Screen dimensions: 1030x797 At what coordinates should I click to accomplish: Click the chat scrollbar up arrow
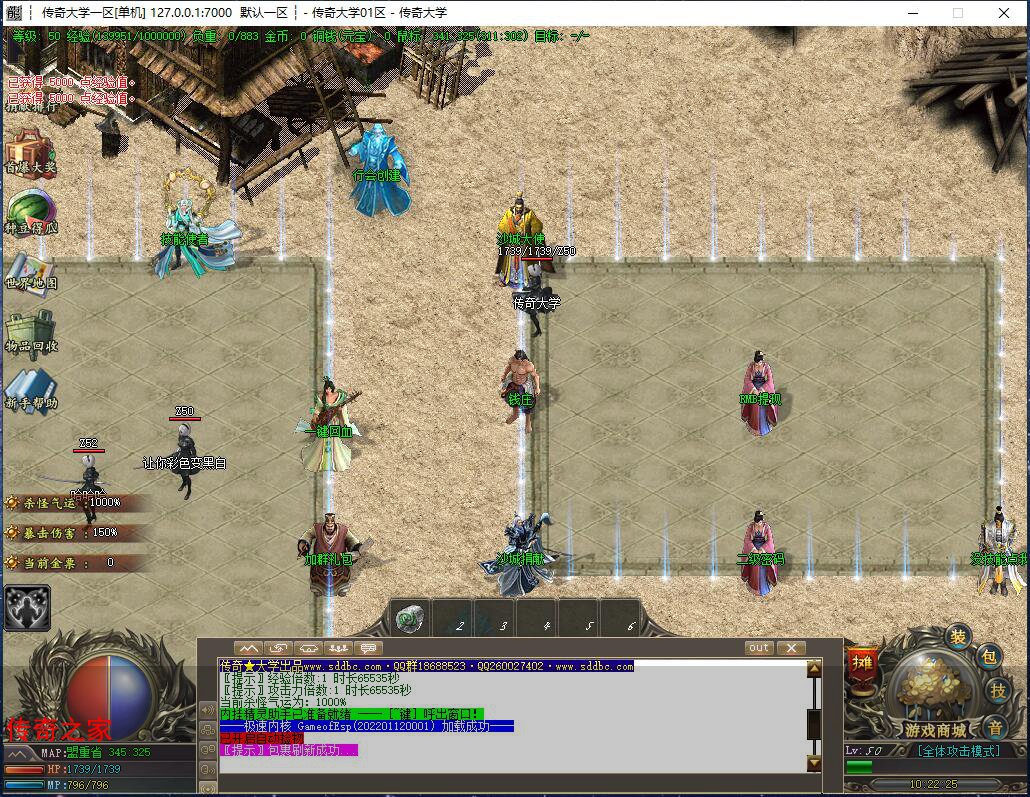(x=814, y=669)
